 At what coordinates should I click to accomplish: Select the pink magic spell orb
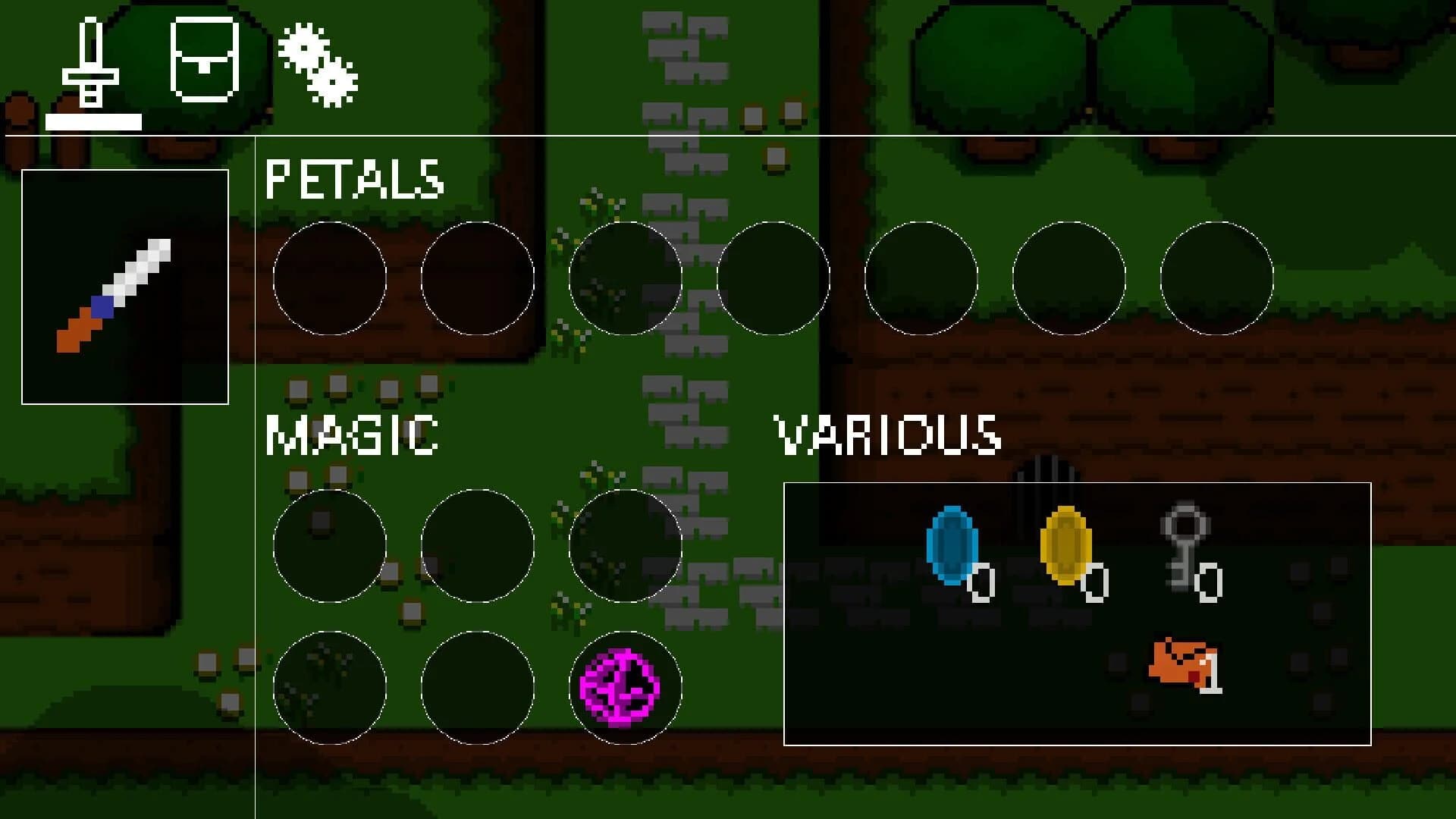pyautogui.click(x=627, y=686)
